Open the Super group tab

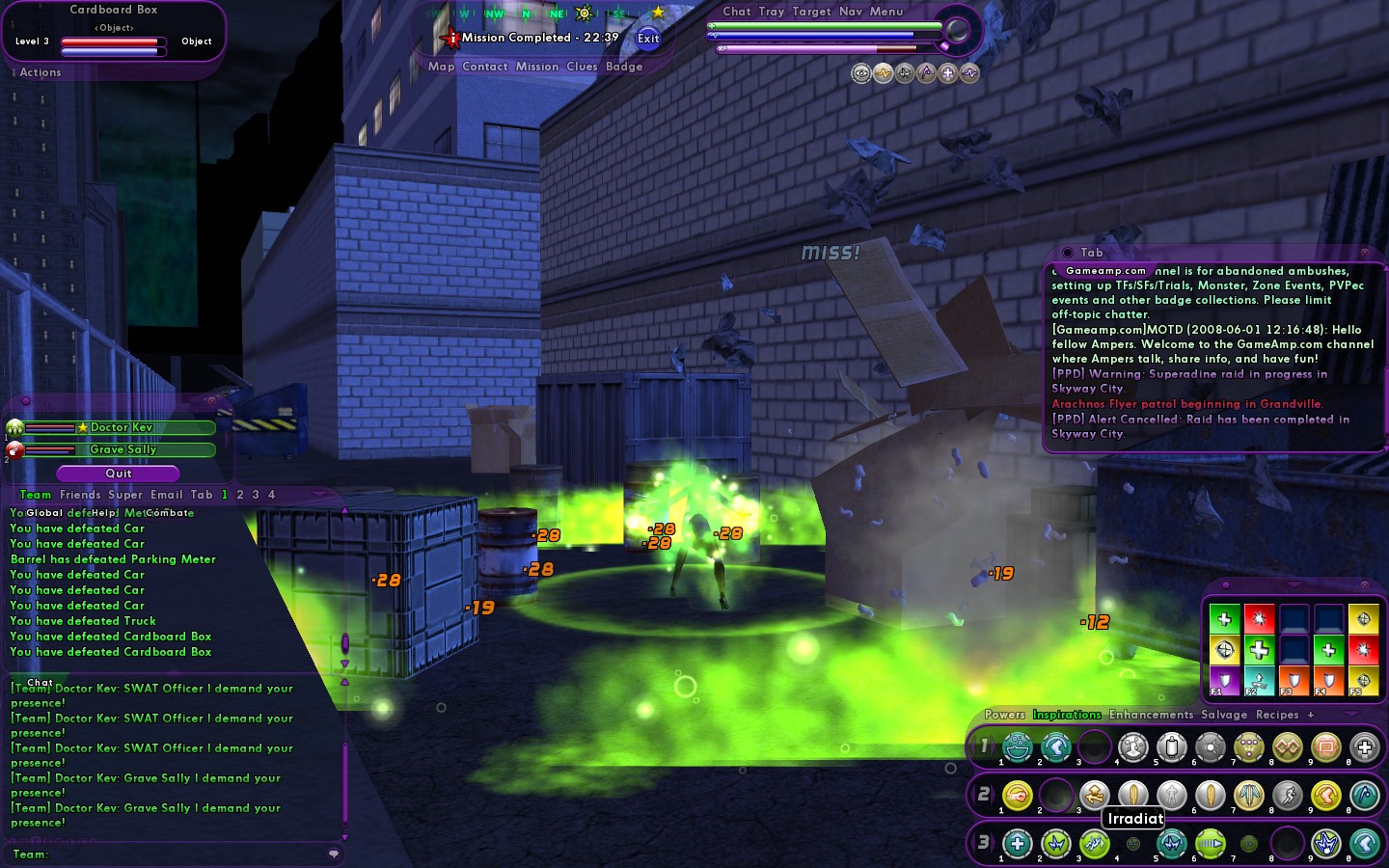pos(125,495)
